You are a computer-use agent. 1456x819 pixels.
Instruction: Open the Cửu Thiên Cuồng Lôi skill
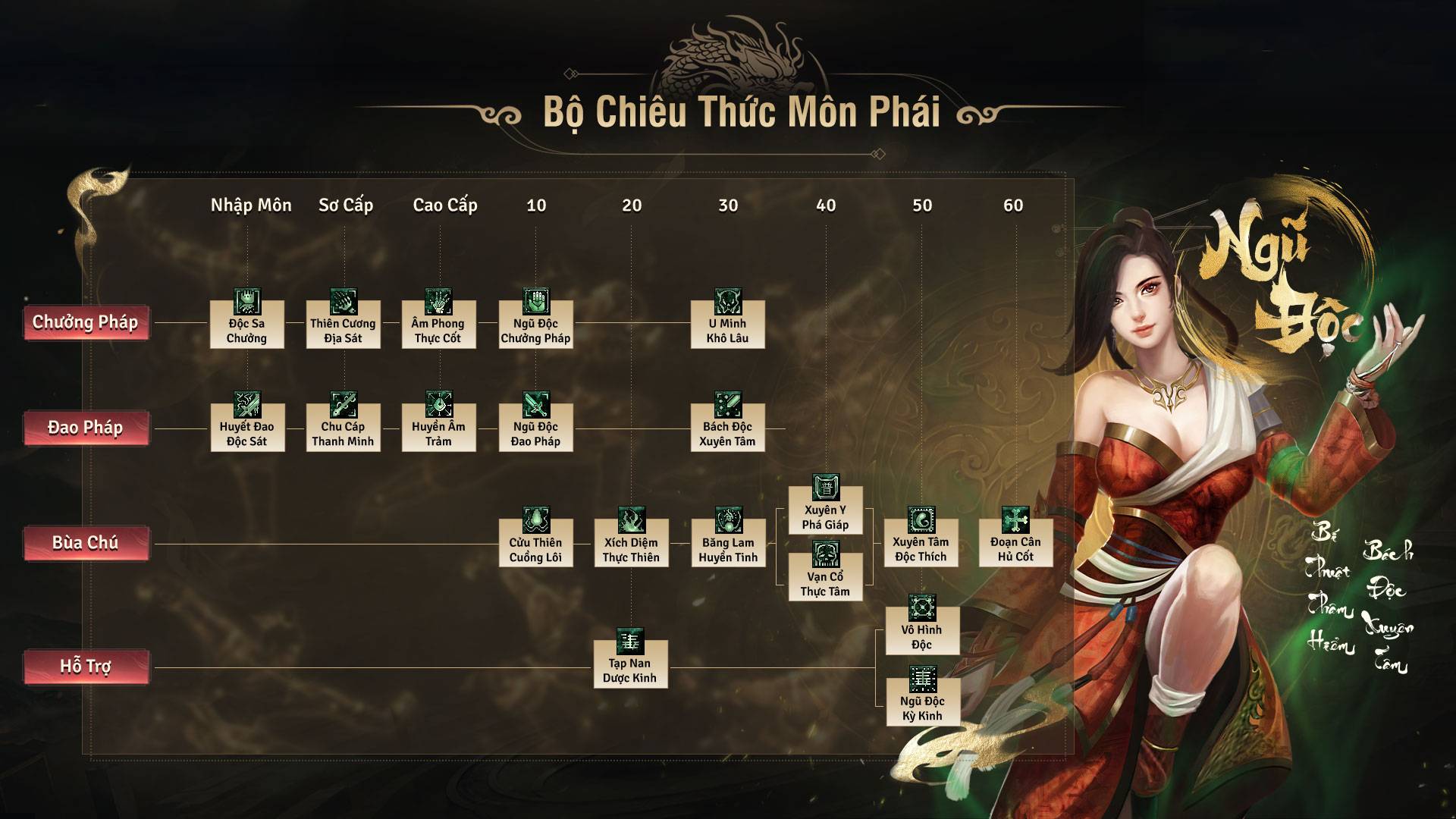[535, 541]
